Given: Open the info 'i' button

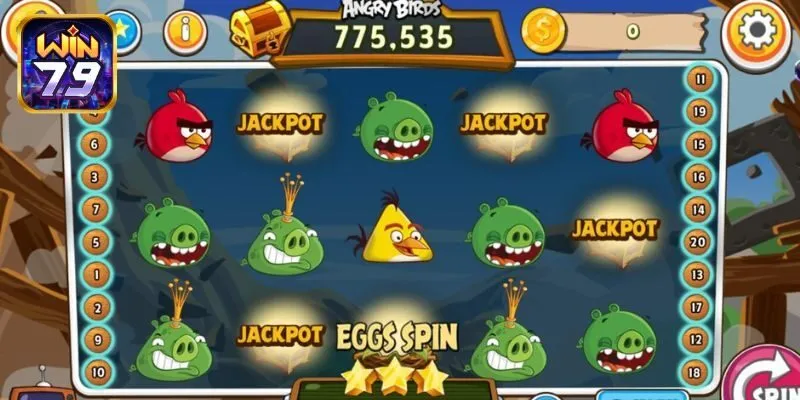Looking at the screenshot, I should point(184,32).
